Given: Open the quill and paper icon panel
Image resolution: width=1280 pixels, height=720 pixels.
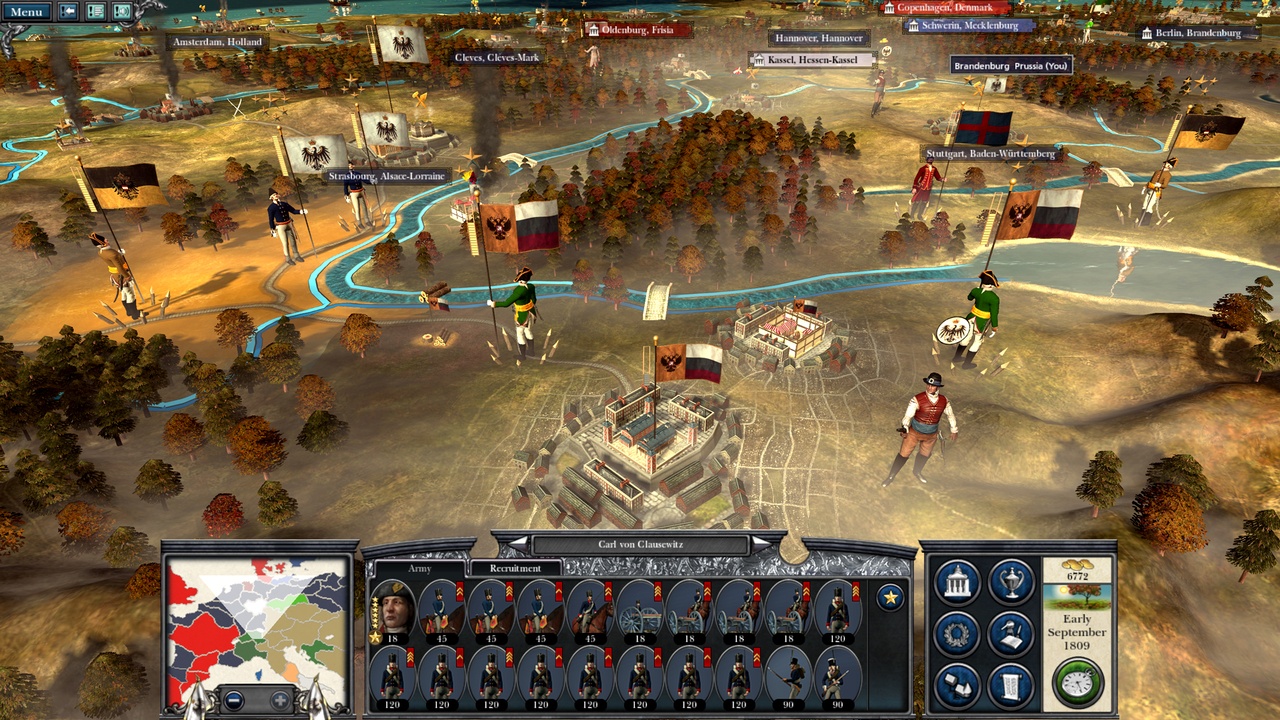Looking at the screenshot, I should (x=1011, y=634).
